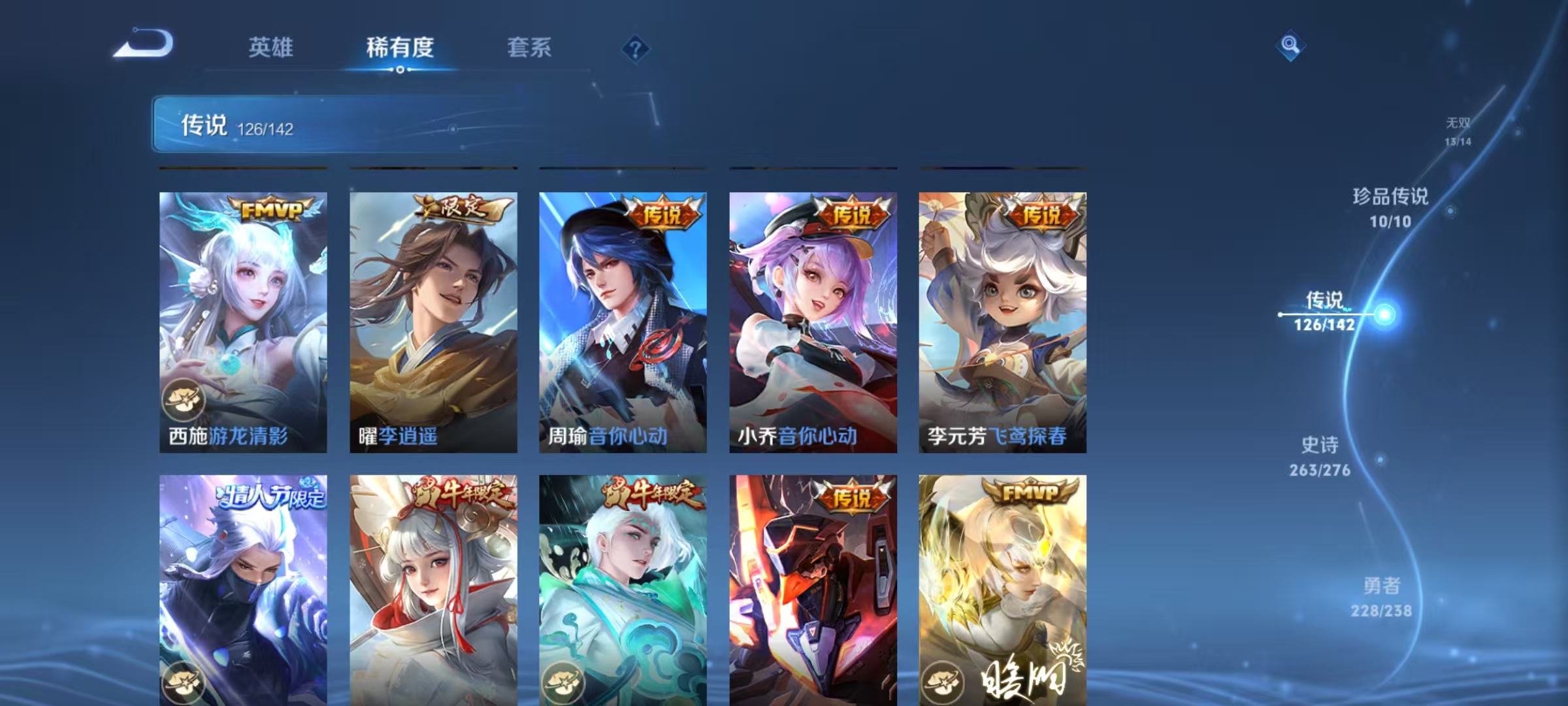Switch to the 英雄 tab
This screenshot has width=1568, height=706.
coord(272,47)
